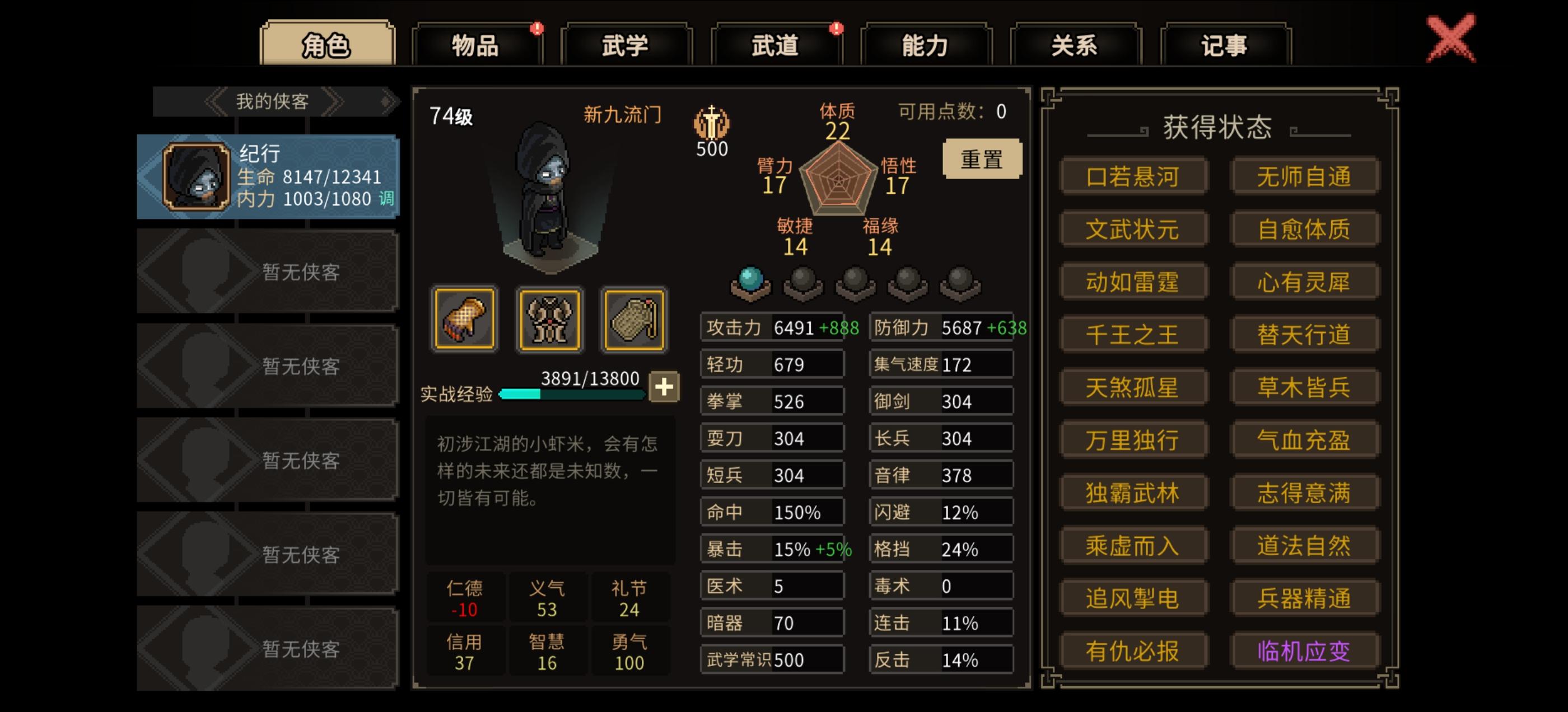Click the glove equipment slot icon
1568x712 pixels.
point(465,318)
